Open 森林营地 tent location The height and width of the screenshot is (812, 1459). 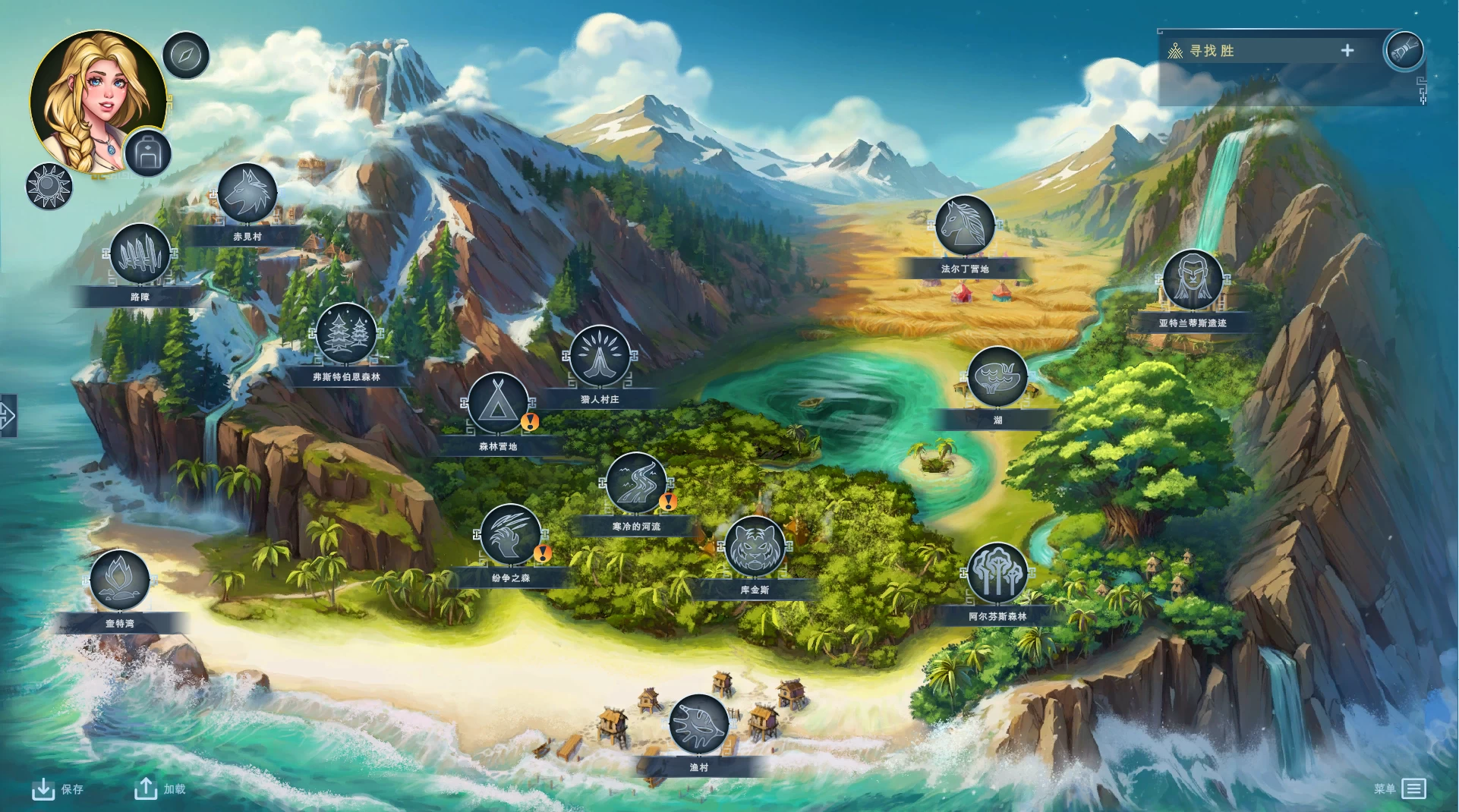tap(498, 404)
